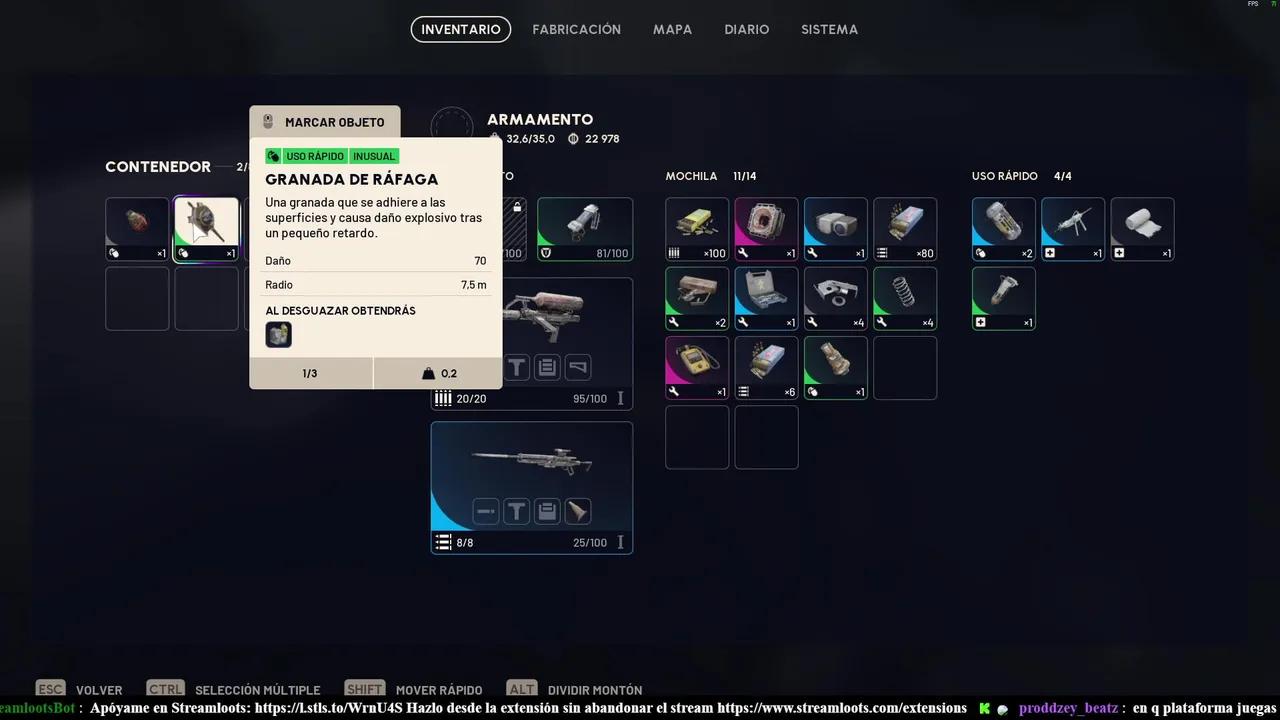Choose the bandage roll quick-use slot
The width and height of the screenshot is (1280, 720).
click(x=1142, y=229)
